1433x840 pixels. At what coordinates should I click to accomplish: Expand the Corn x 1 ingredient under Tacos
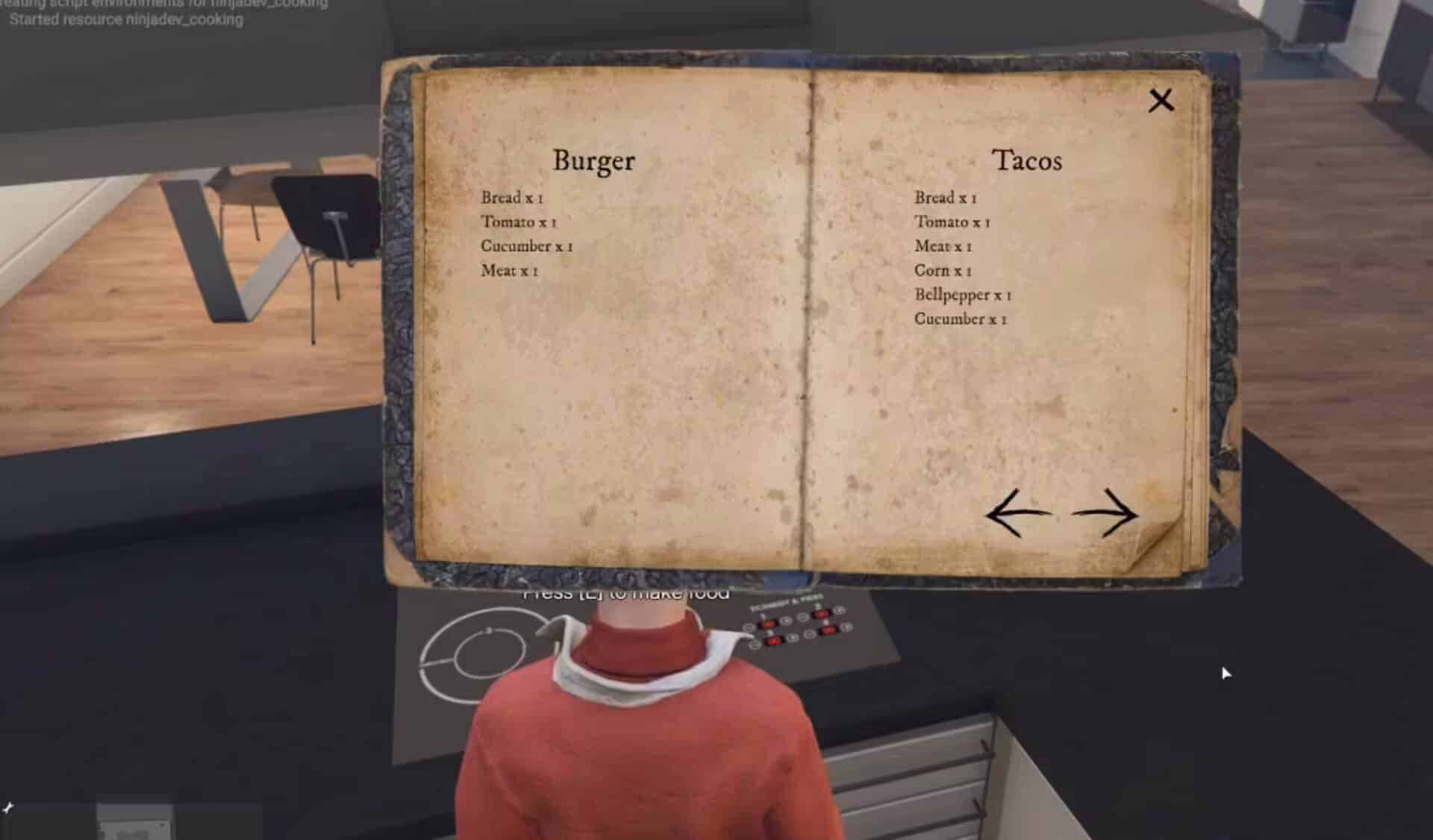coord(942,271)
